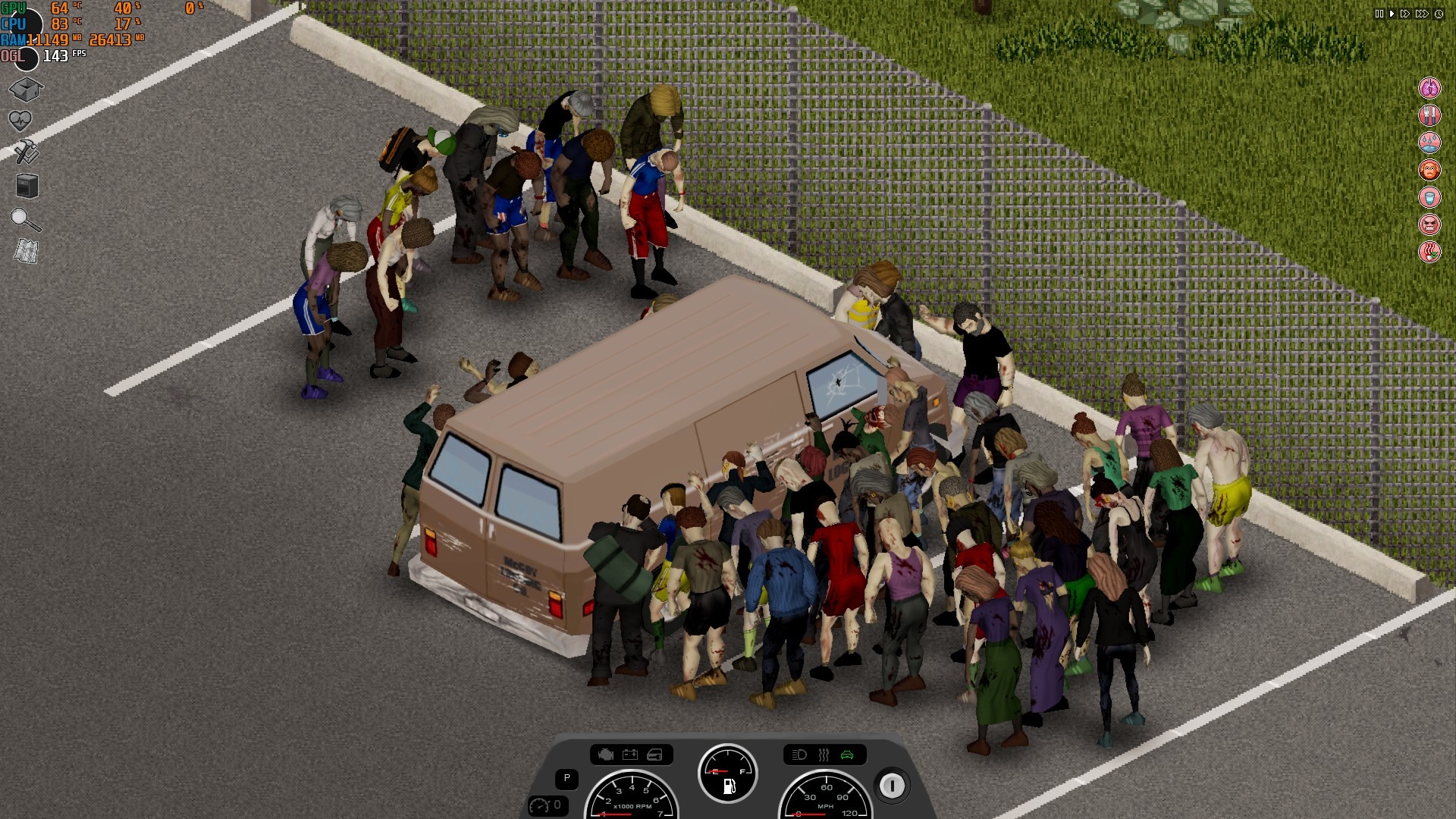Click the cruise control speed indicator

pyautogui.click(x=549, y=805)
